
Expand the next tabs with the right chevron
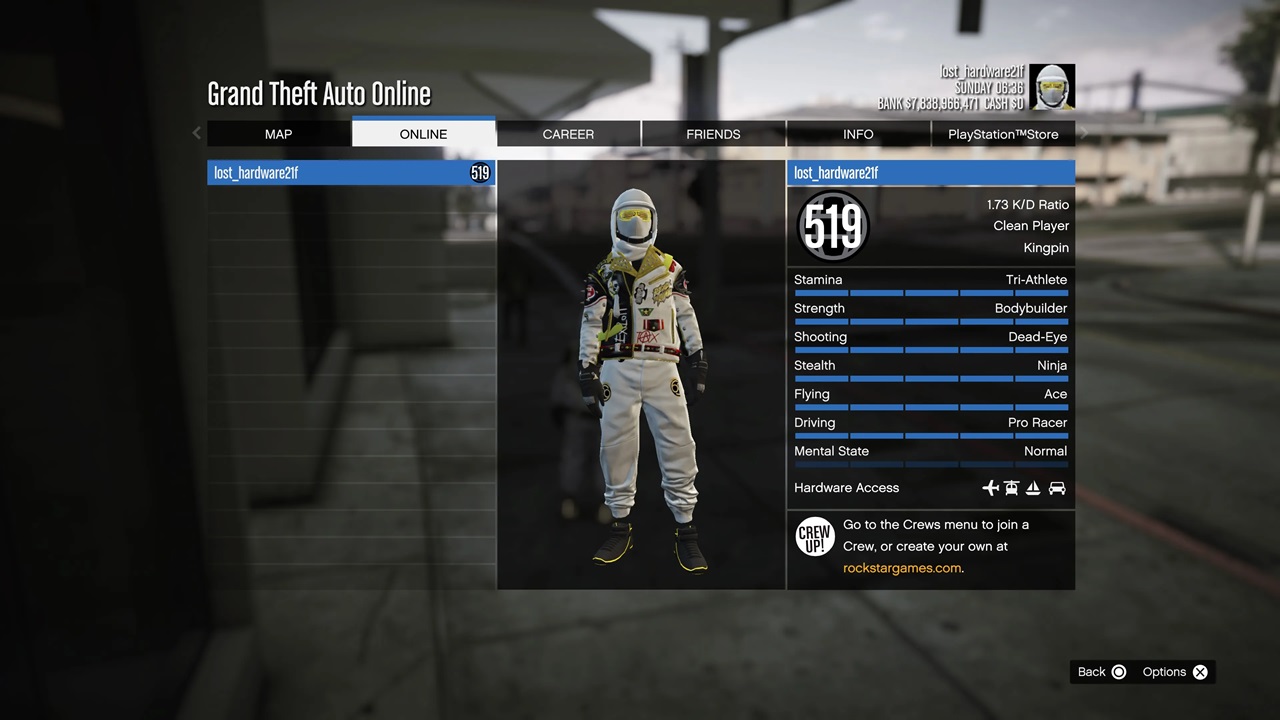coord(1083,131)
